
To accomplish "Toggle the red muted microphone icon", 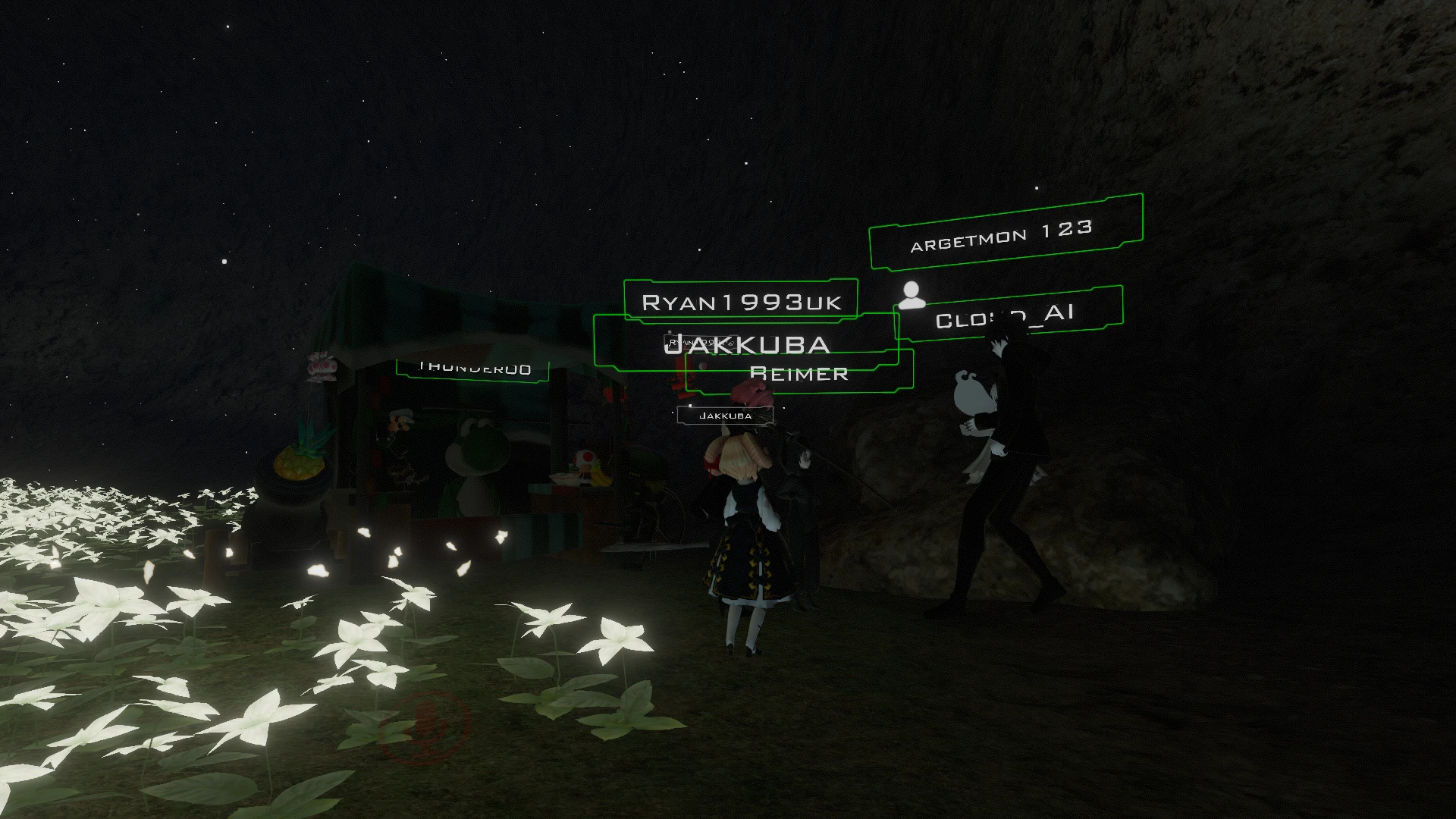I will (x=425, y=726).
